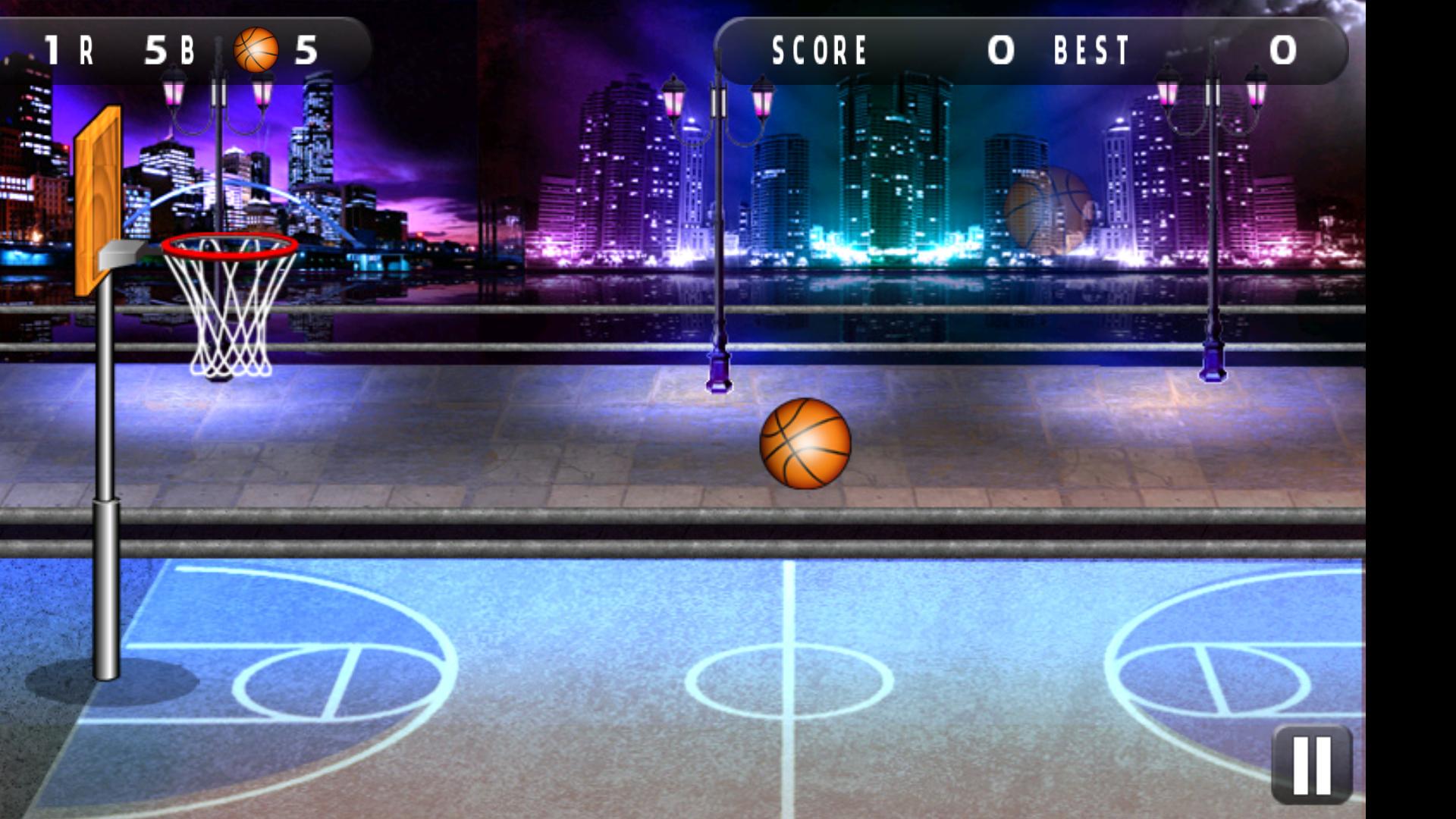The height and width of the screenshot is (819, 1456).
Task: Tap the basketball icon in the HUD
Action: (257, 50)
